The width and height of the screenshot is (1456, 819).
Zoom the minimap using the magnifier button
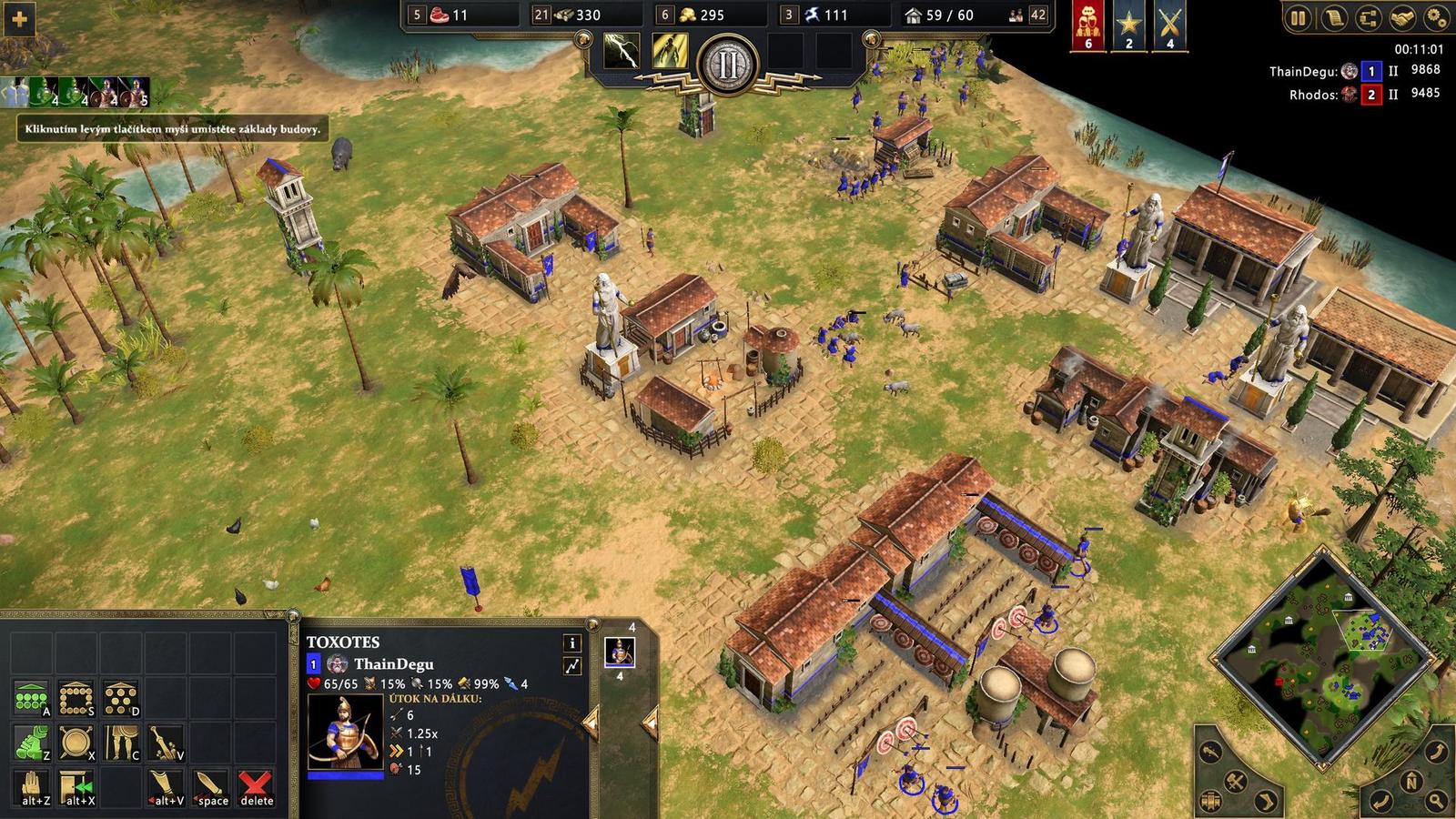(x=1436, y=799)
